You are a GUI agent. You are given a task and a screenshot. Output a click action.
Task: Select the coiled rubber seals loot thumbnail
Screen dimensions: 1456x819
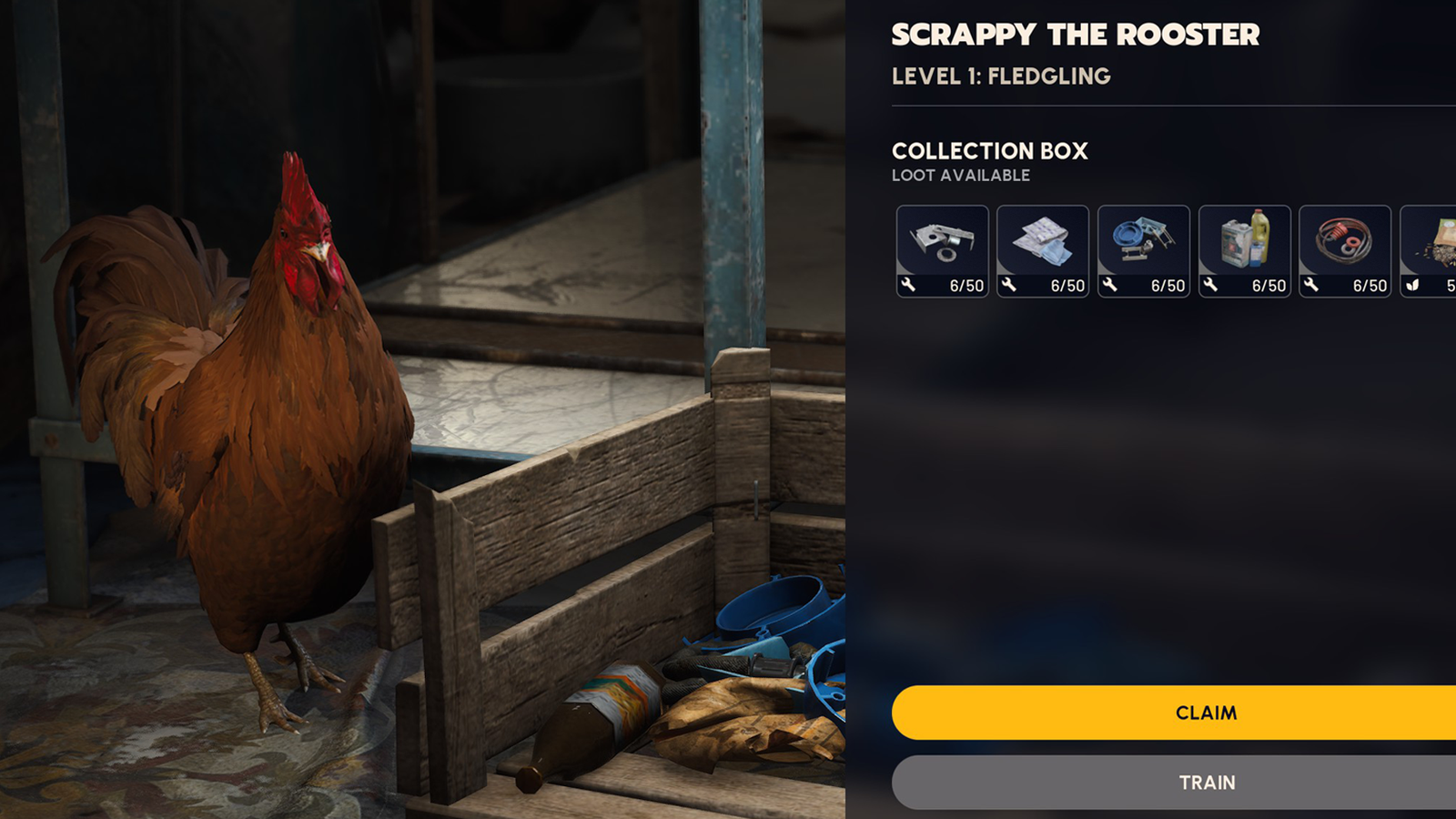coord(1347,241)
